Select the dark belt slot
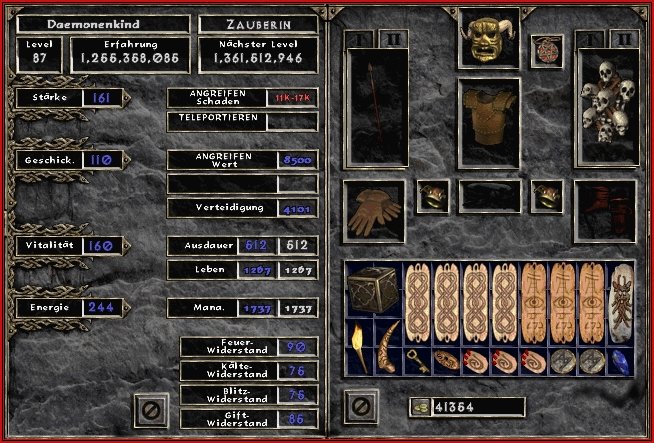Image resolution: width=654 pixels, height=443 pixels. pos(490,197)
